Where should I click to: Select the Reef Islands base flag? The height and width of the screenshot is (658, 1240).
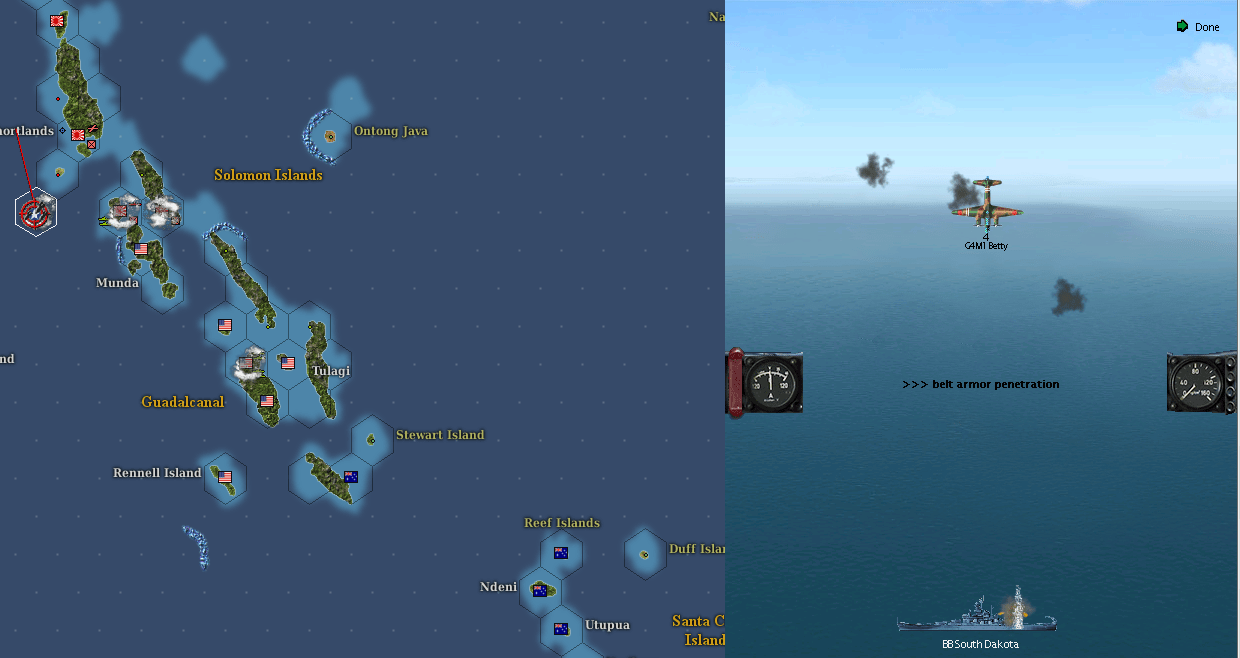[x=561, y=552]
